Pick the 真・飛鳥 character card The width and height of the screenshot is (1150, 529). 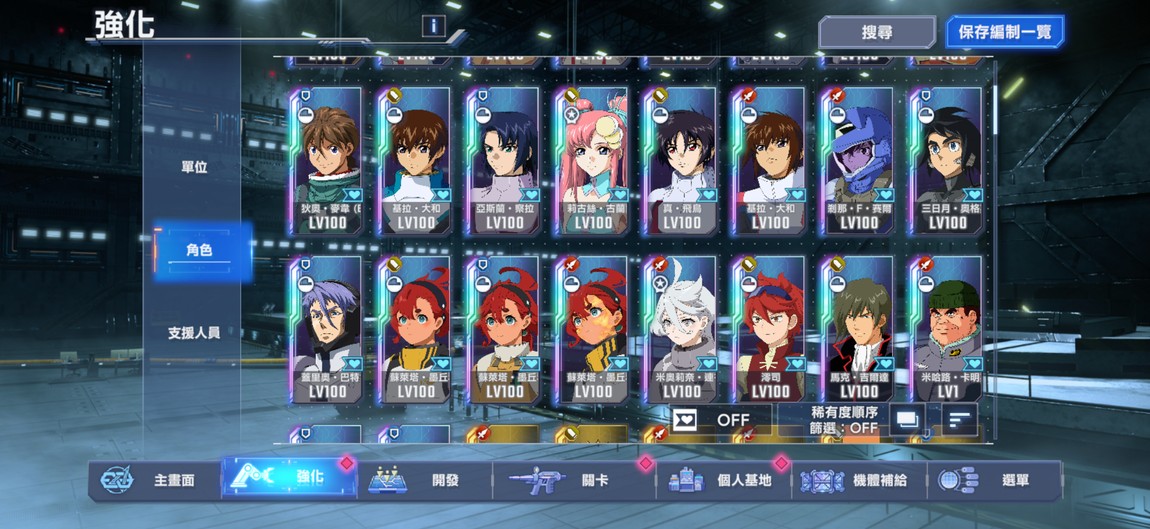[x=681, y=160]
